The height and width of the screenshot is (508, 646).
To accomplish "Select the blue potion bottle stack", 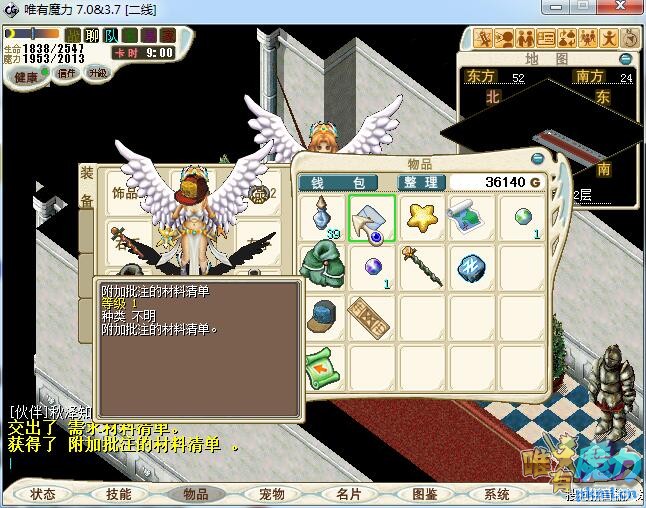I will 322,217.
